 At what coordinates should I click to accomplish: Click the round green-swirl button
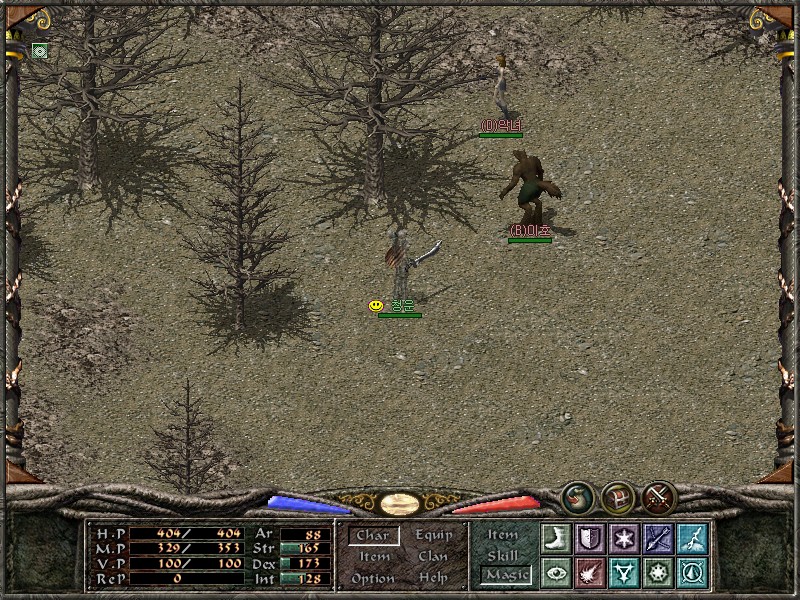(x=577, y=497)
